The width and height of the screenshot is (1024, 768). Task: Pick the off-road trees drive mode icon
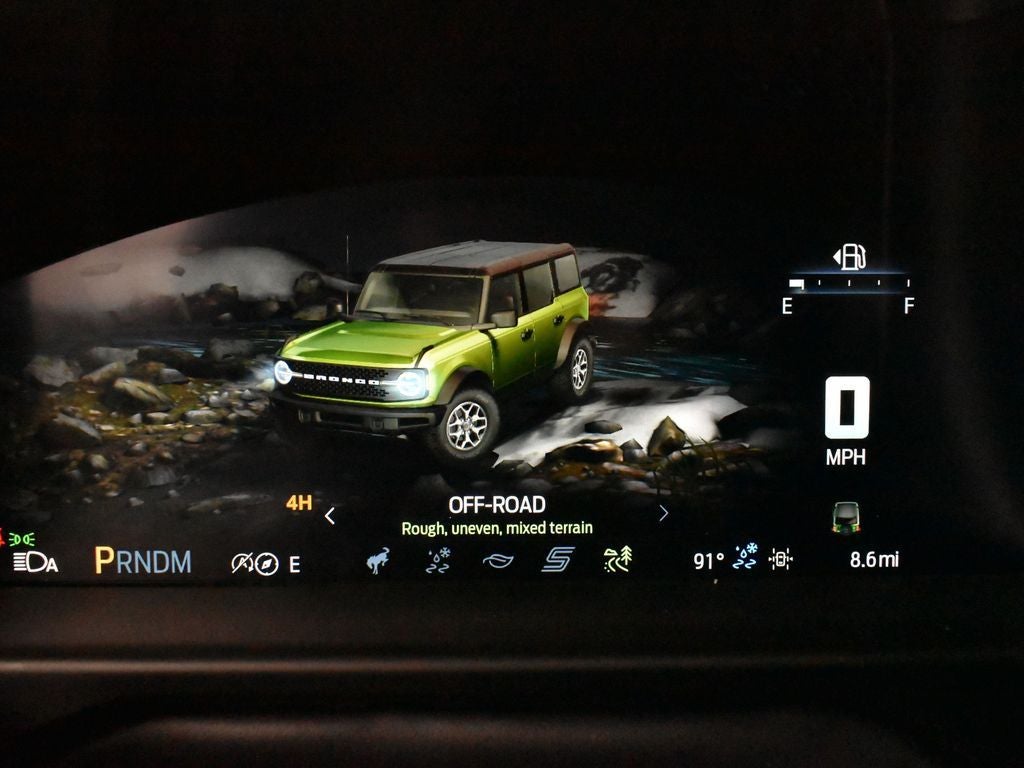(x=617, y=561)
